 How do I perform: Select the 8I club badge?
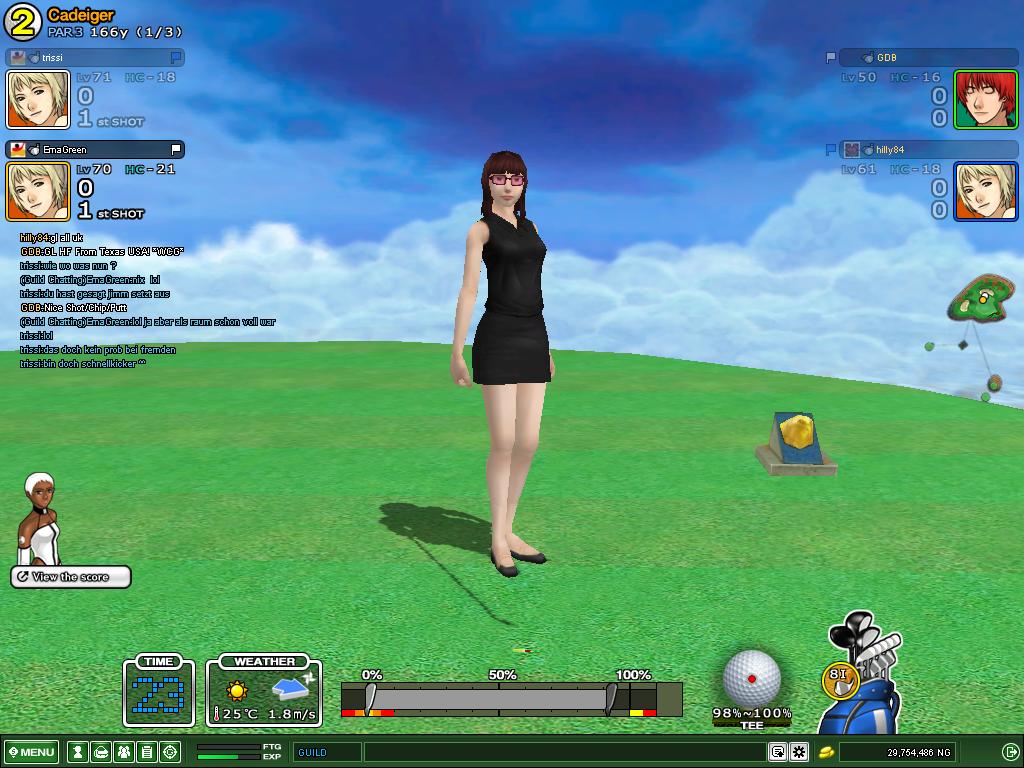pos(838,678)
